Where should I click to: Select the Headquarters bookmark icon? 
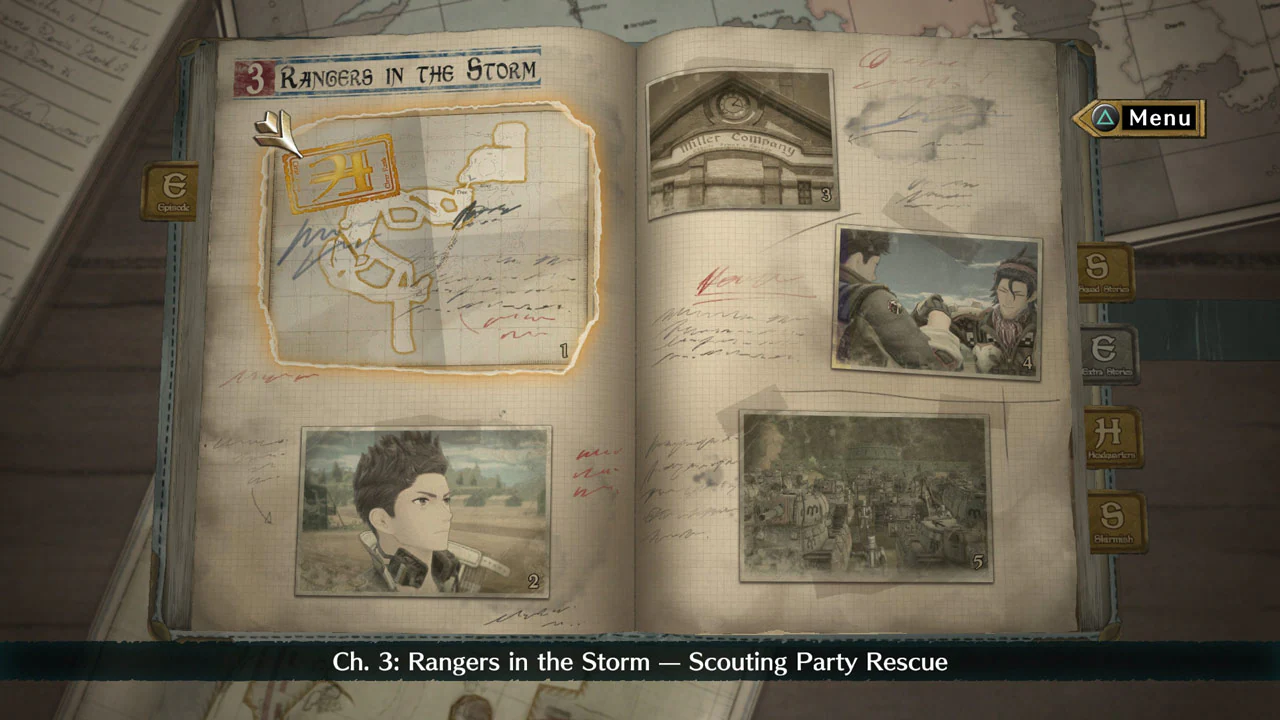(1111, 438)
